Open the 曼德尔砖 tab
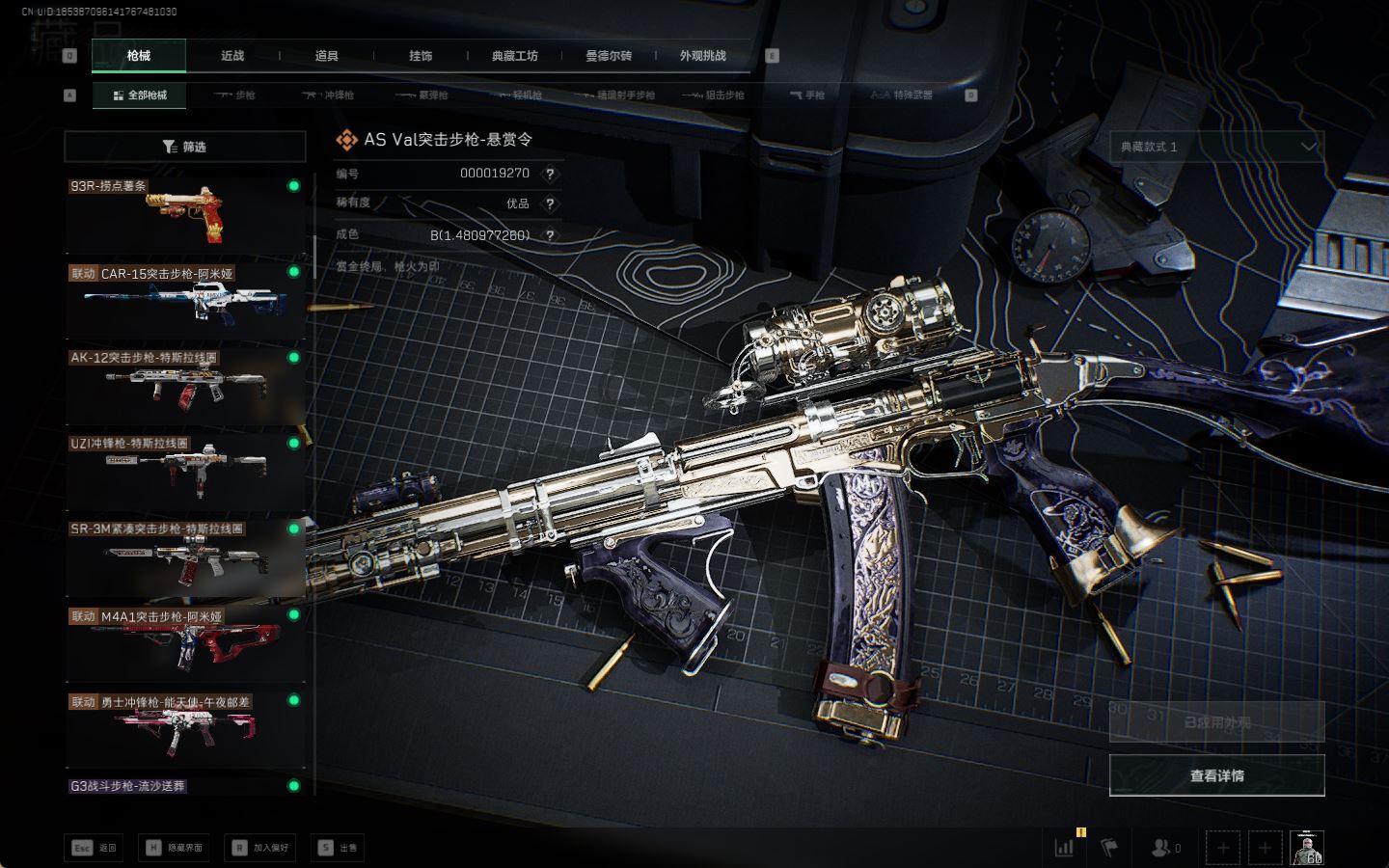The width and height of the screenshot is (1389, 868). 609,56
